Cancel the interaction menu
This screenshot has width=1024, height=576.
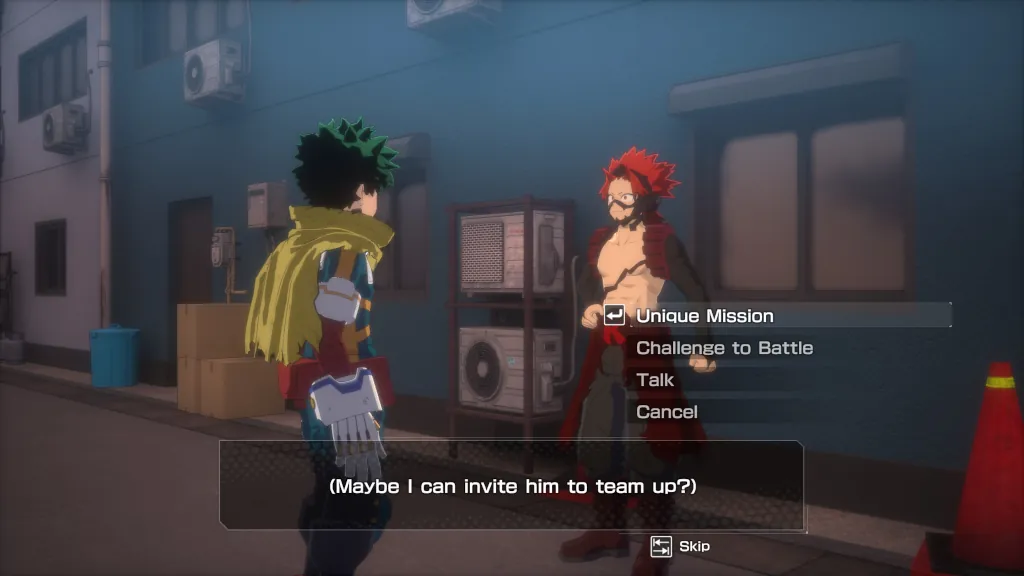tap(667, 412)
